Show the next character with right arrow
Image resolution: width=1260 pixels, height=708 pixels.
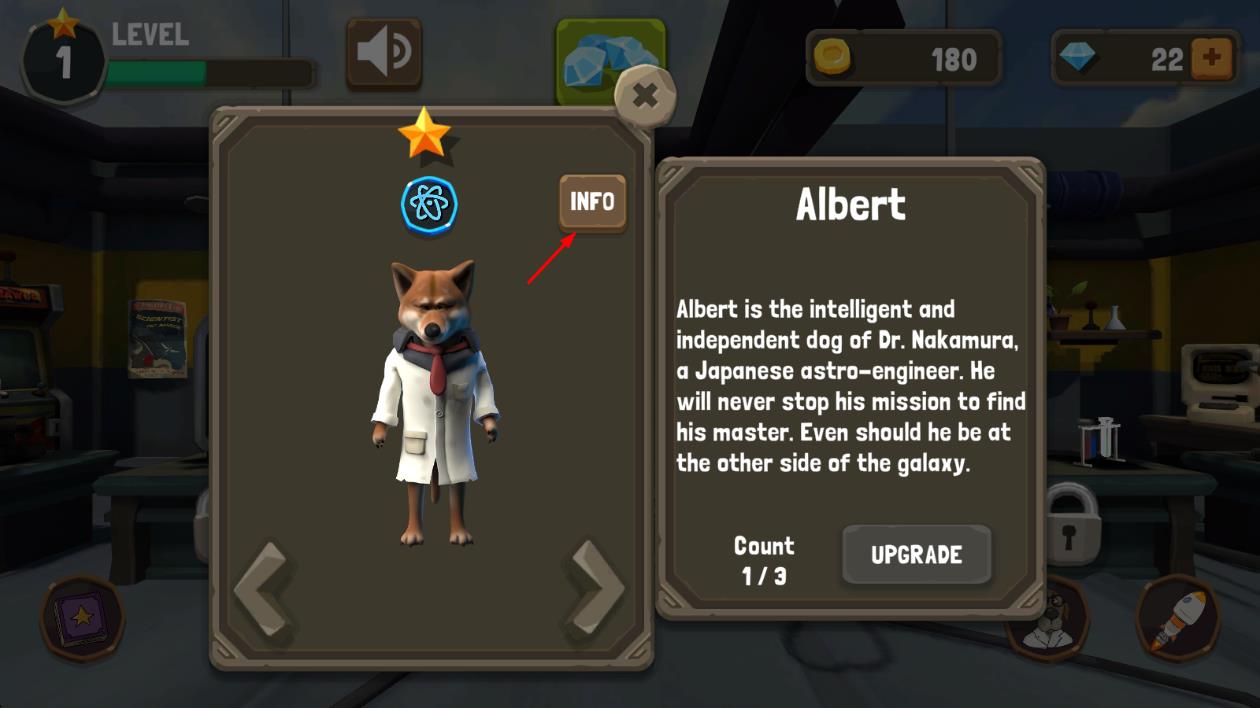coord(597,589)
